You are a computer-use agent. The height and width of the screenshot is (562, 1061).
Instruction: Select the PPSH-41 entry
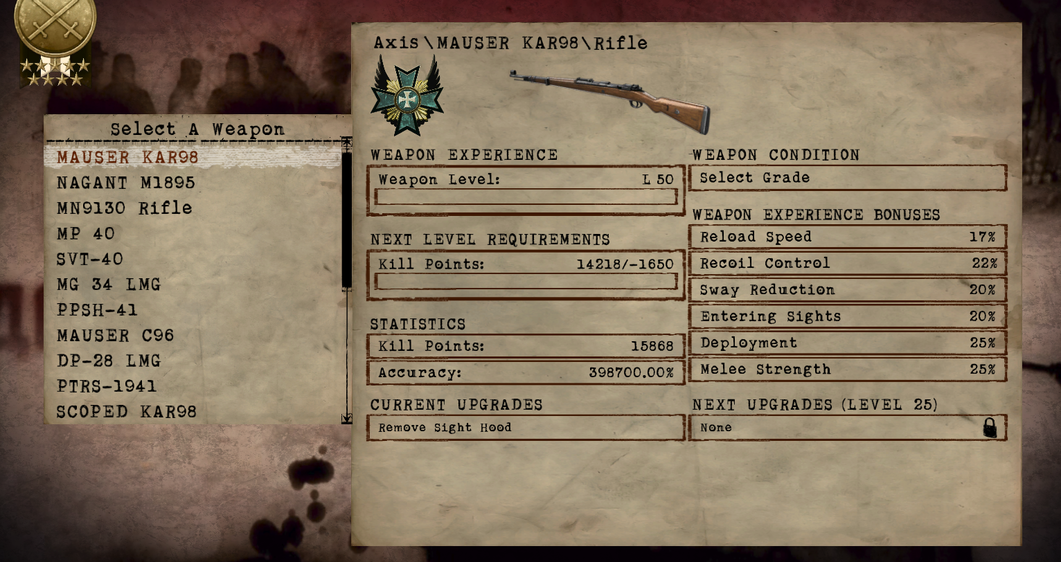(97, 310)
